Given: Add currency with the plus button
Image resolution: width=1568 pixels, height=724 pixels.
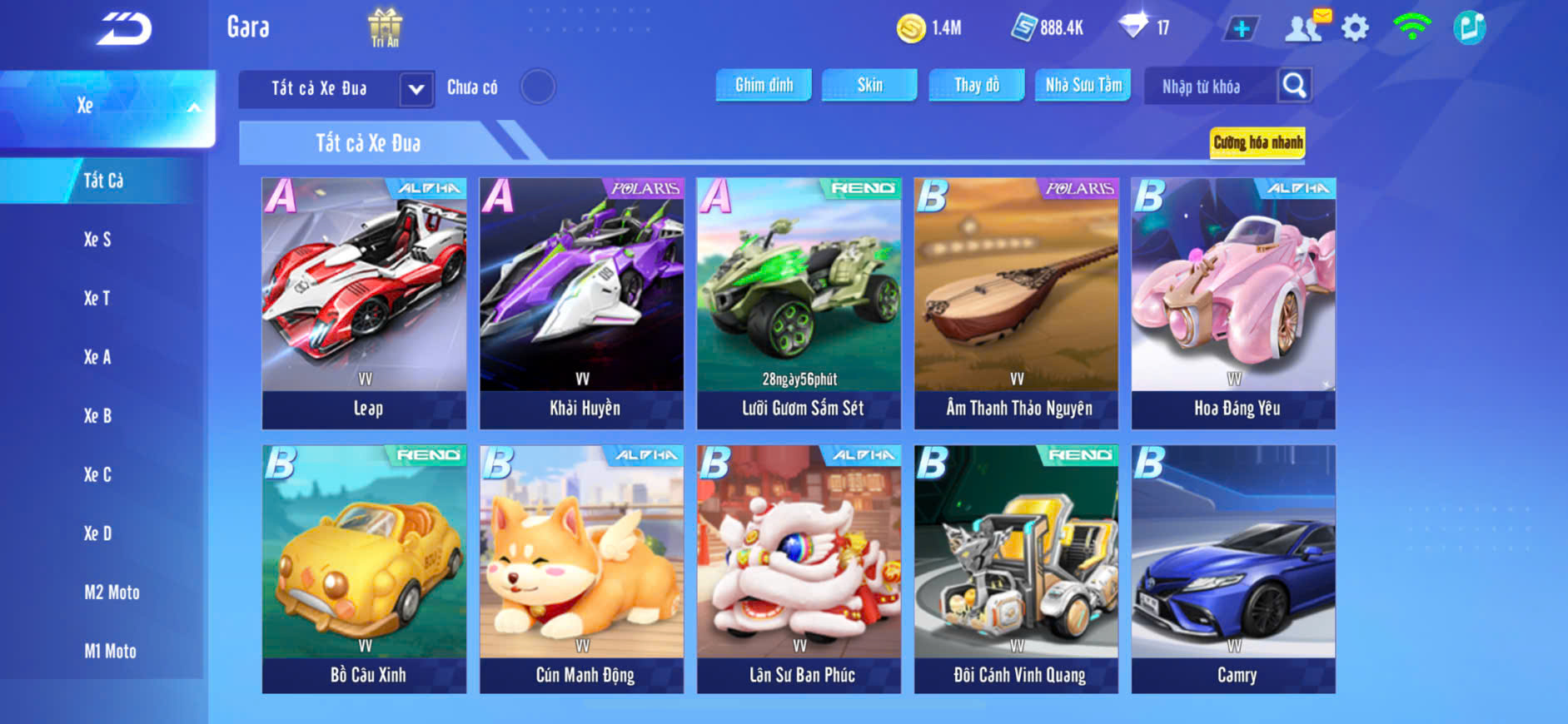Looking at the screenshot, I should click(x=1241, y=28).
